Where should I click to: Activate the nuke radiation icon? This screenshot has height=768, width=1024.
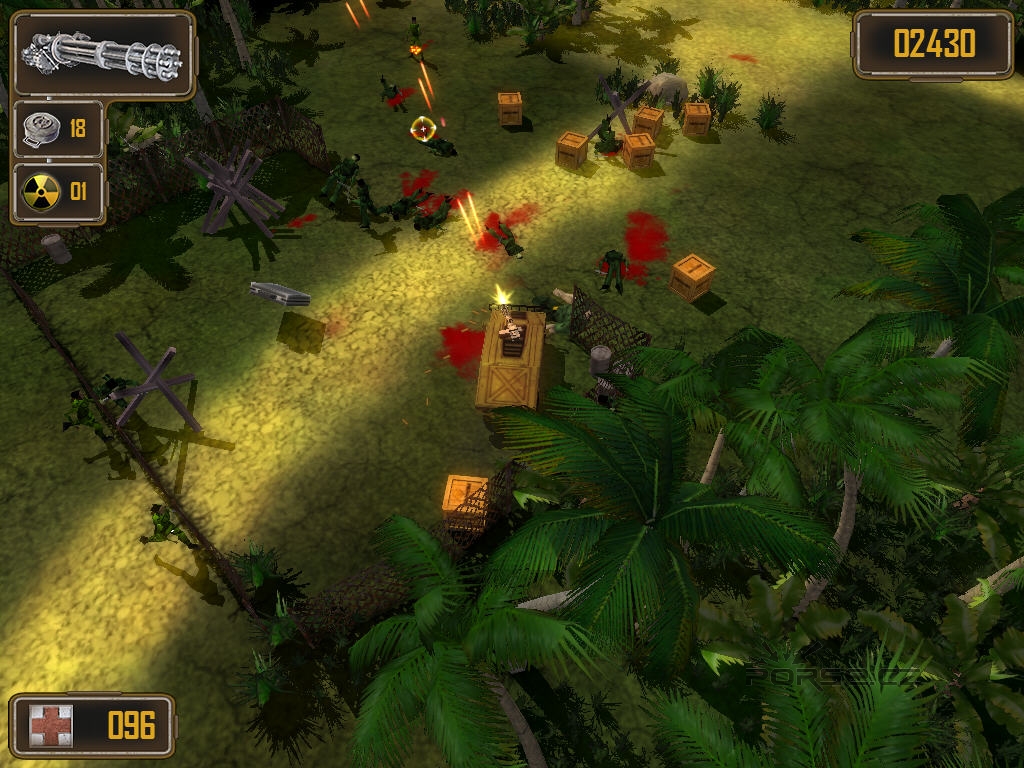[41, 192]
